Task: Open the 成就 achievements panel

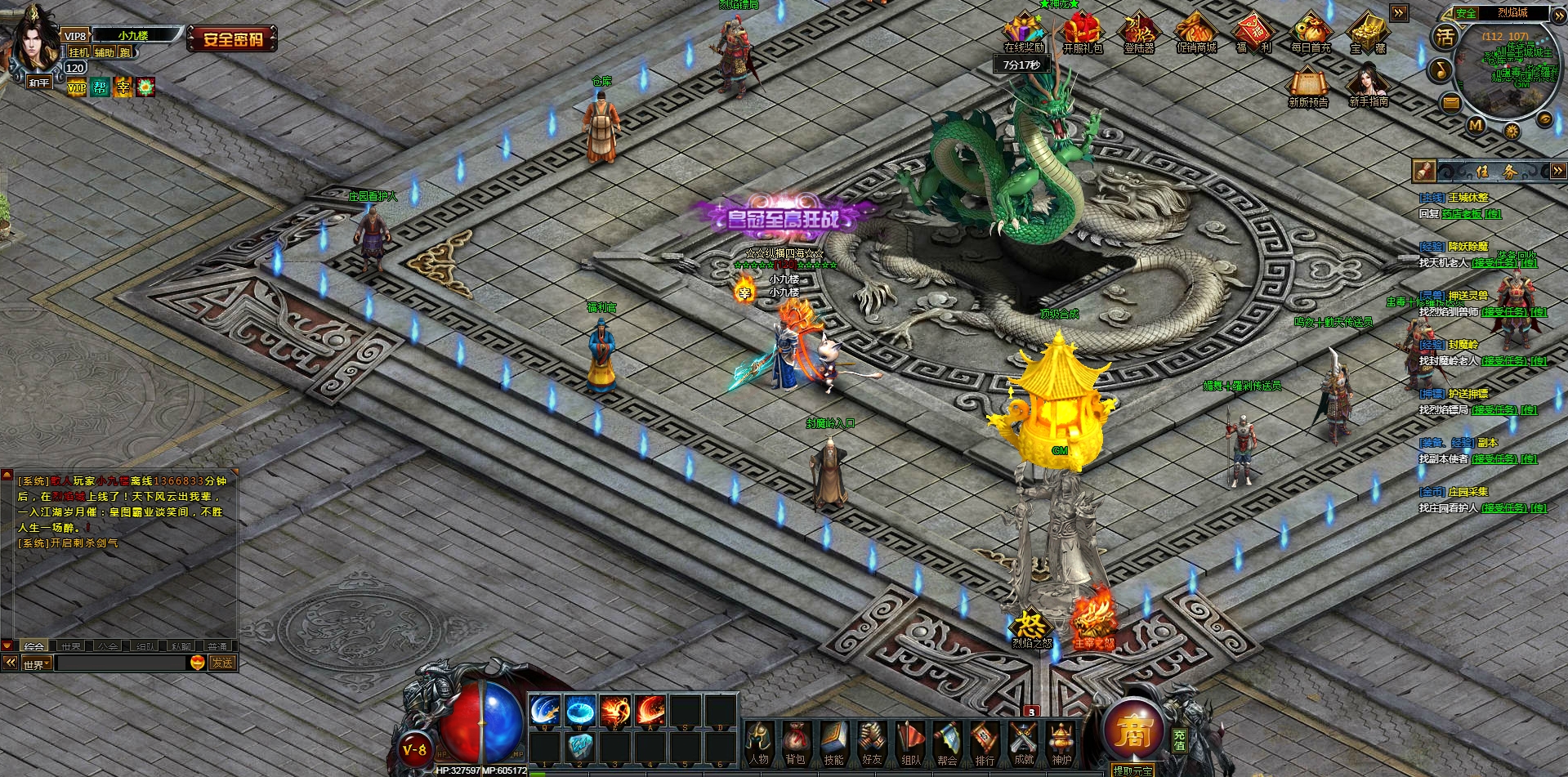Action: [1023, 744]
